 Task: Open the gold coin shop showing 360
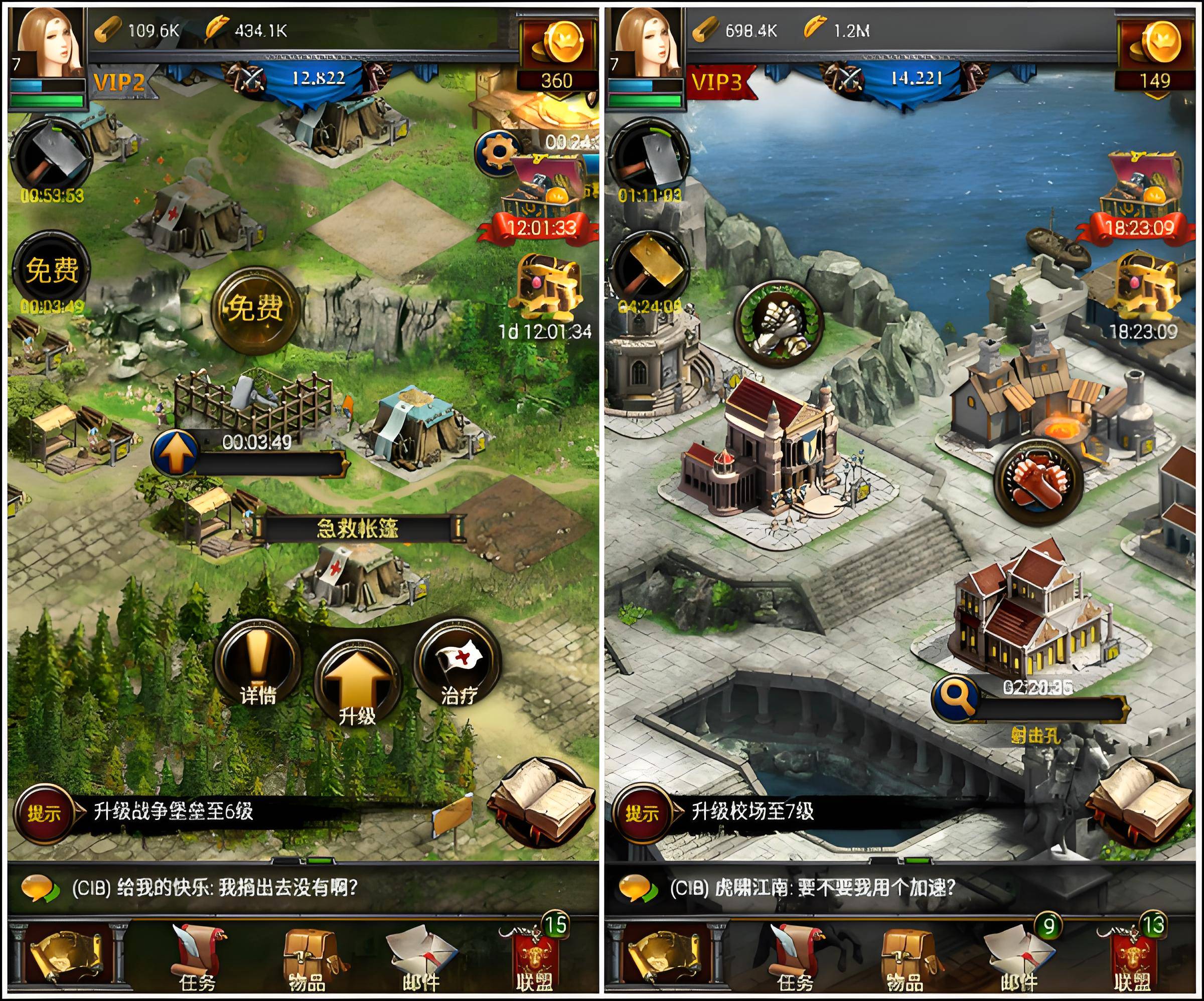click(x=557, y=55)
